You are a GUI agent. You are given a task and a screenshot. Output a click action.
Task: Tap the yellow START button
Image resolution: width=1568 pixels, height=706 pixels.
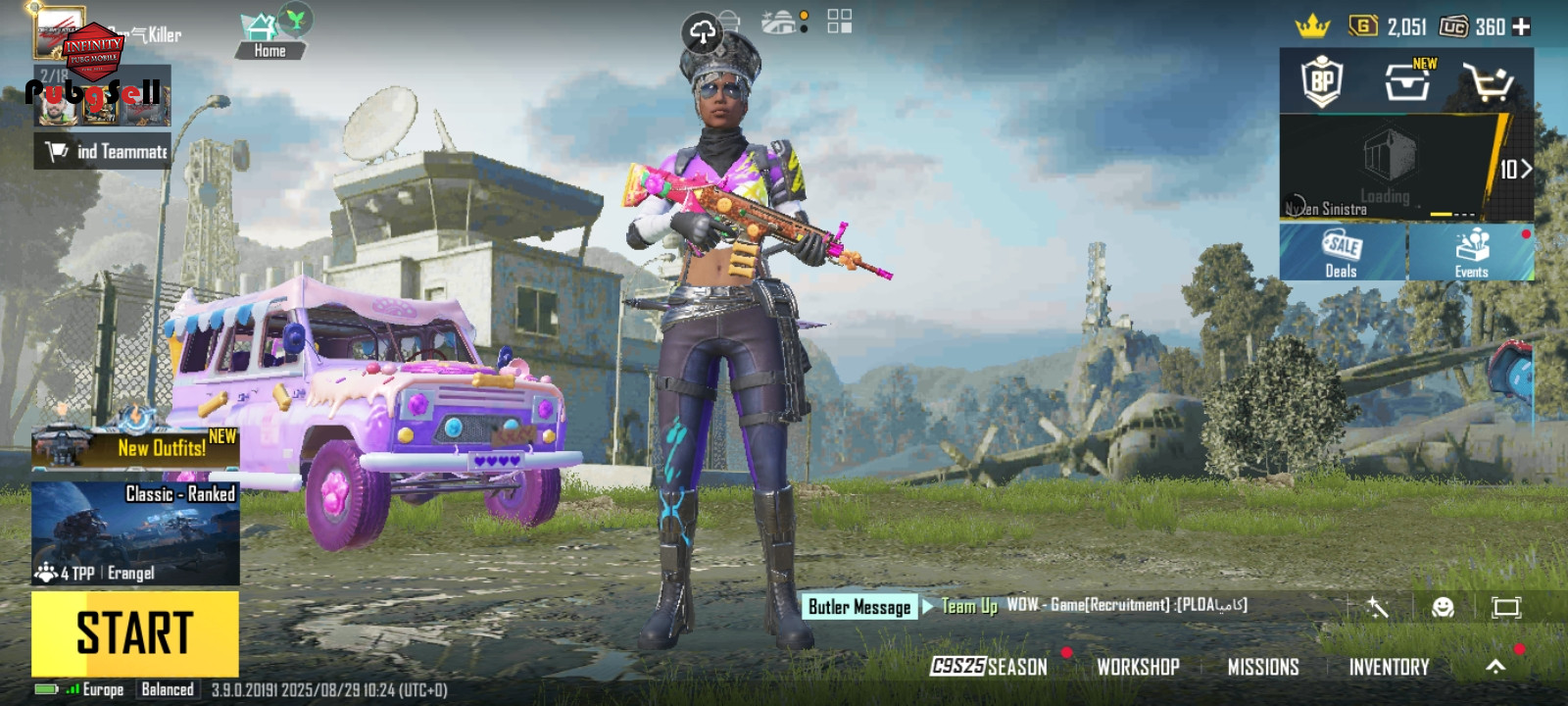coord(135,632)
